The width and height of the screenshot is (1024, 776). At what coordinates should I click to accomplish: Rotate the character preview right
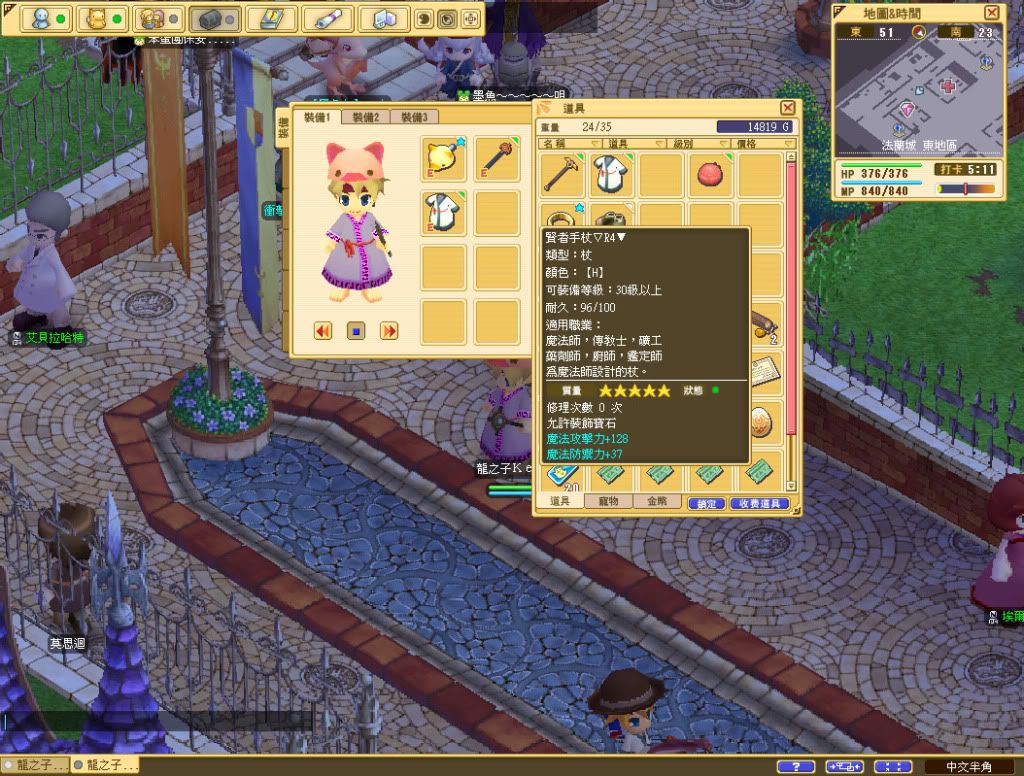389,330
